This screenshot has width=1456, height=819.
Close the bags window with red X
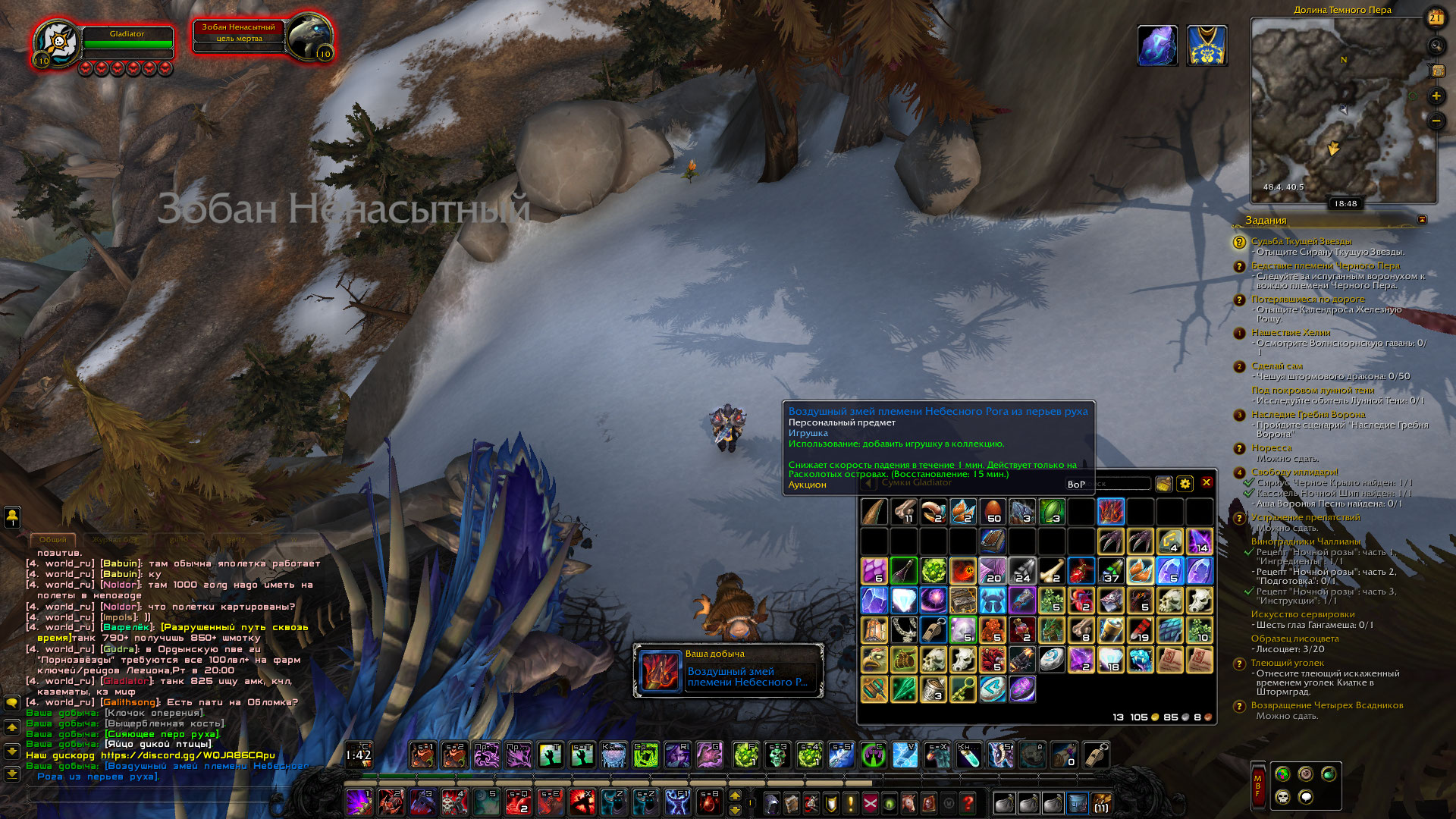tap(1207, 483)
